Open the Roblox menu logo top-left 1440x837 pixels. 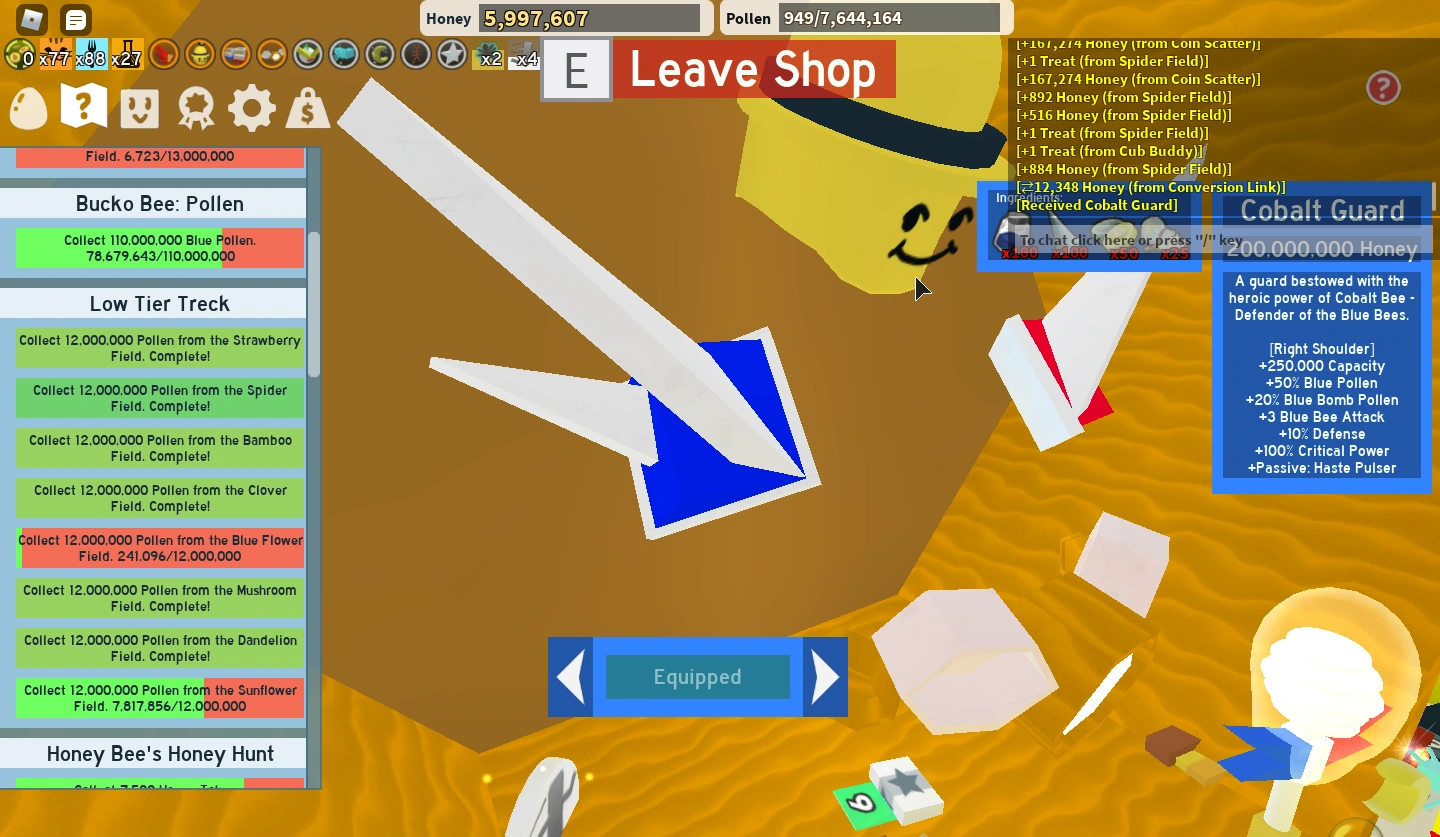tap(30, 18)
